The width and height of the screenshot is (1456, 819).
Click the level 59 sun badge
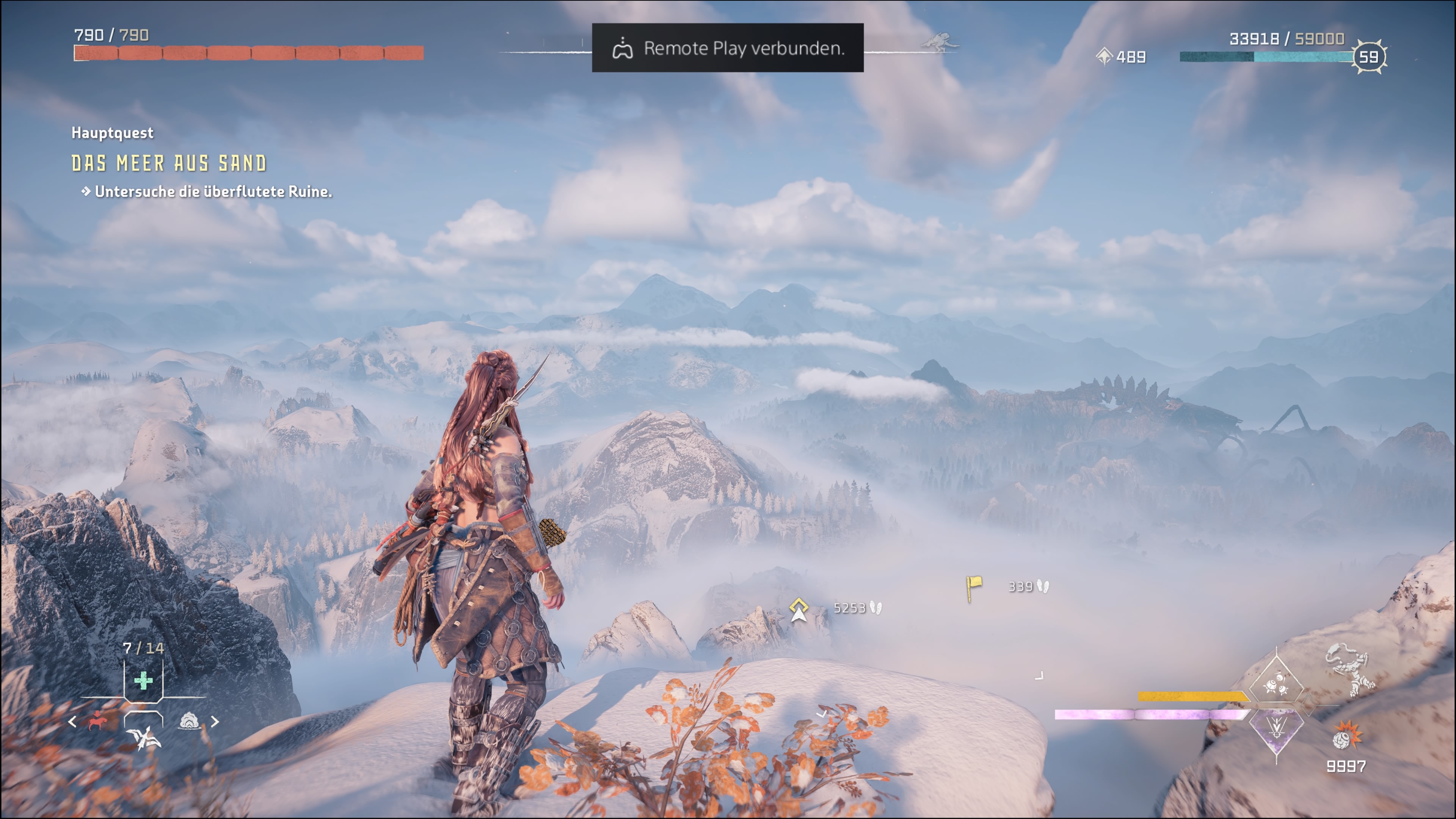(x=1368, y=56)
